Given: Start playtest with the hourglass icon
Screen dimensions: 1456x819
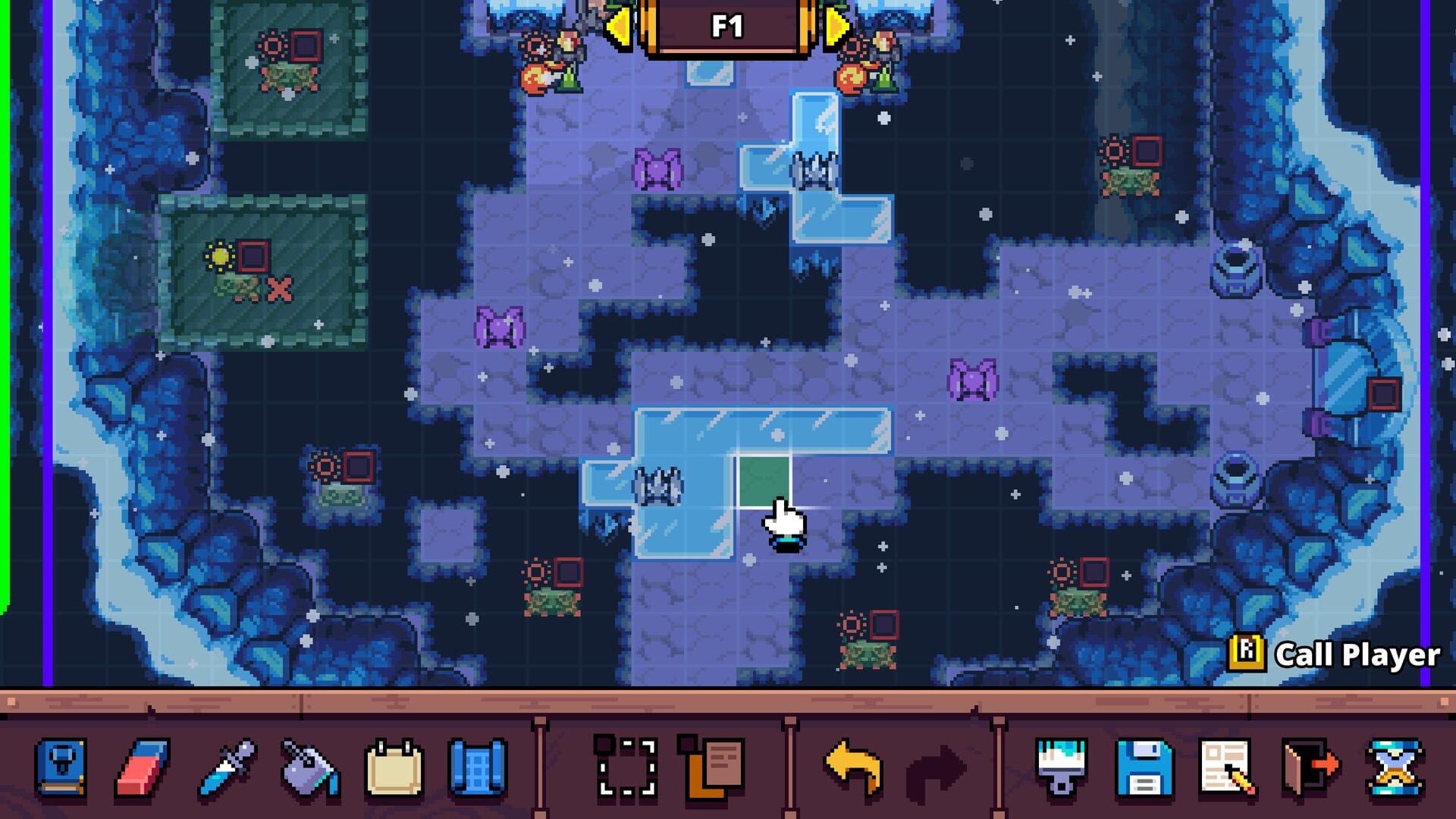Looking at the screenshot, I should 1395,768.
